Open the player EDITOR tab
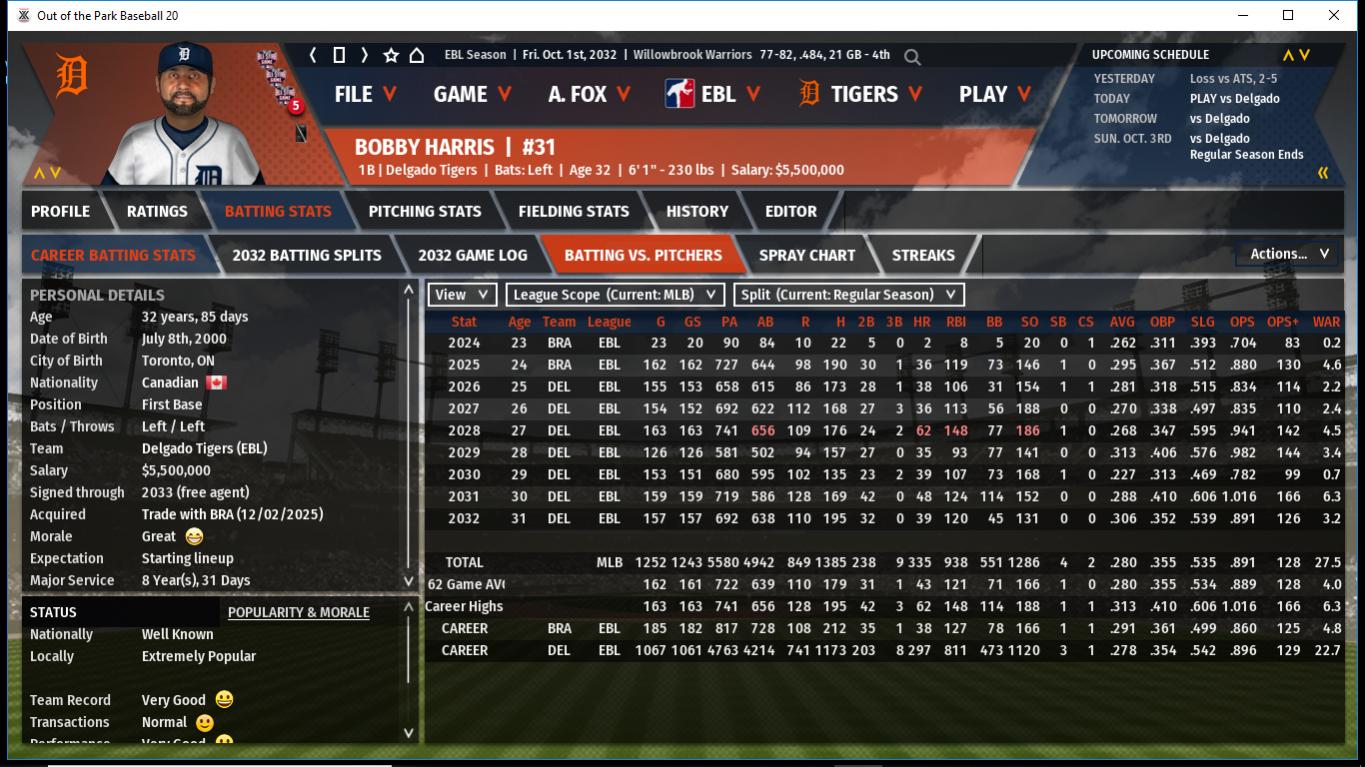Image resolution: width=1365 pixels, height=767 pixels. (791, 211)
